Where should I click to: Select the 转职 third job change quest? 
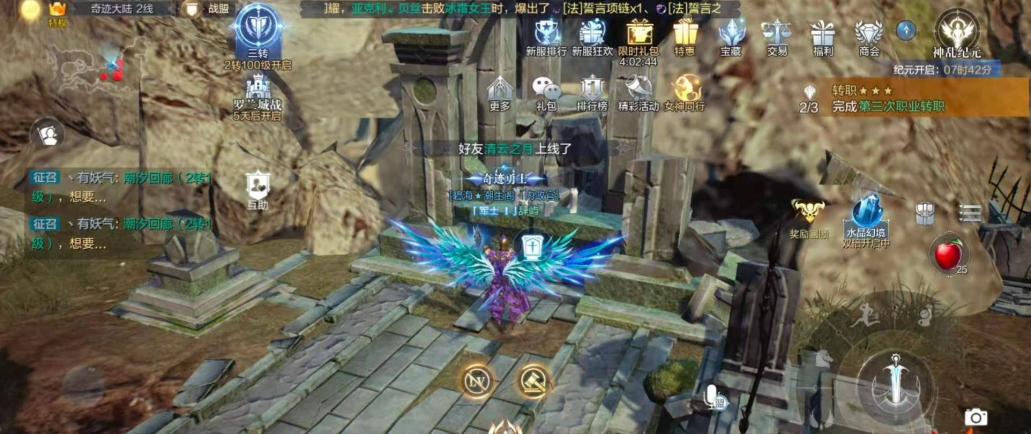[885, 98]
